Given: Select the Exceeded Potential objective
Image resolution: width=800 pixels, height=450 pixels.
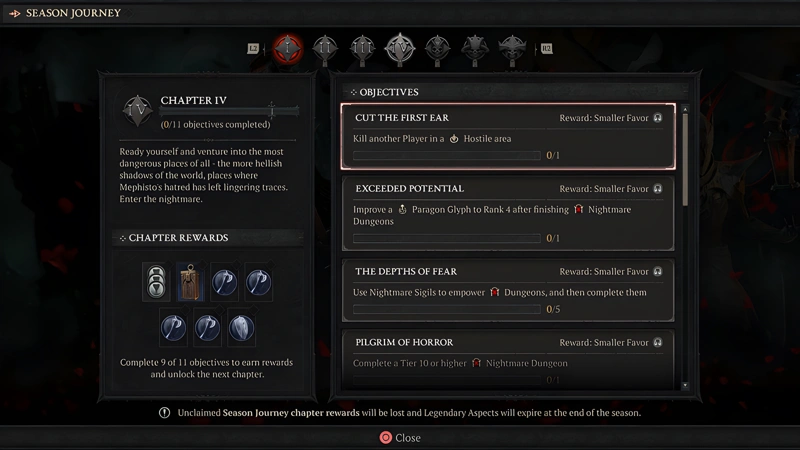Looking at the screenshot, I should pyautogui.click(x=508, y=213).
